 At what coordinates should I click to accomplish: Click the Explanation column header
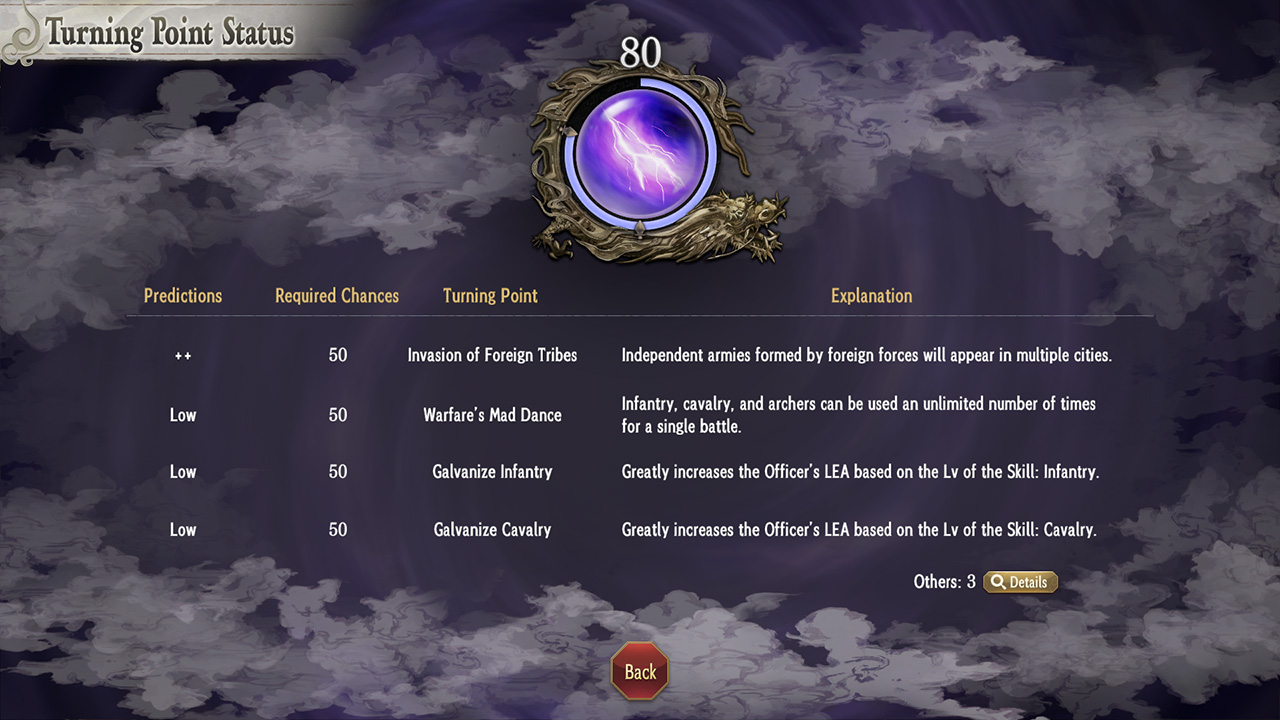point(871,295)
